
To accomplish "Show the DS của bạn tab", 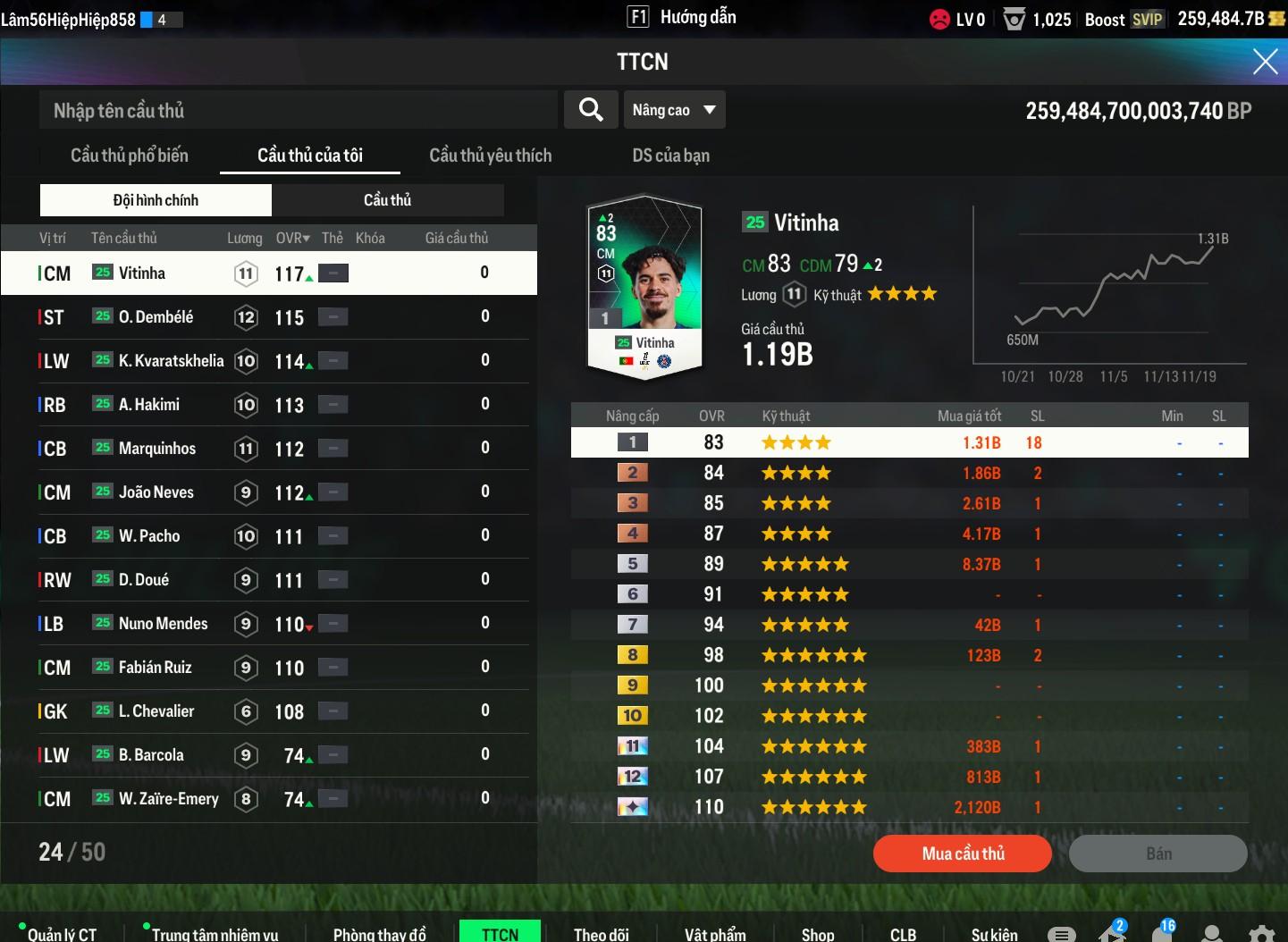I will 670,156.
